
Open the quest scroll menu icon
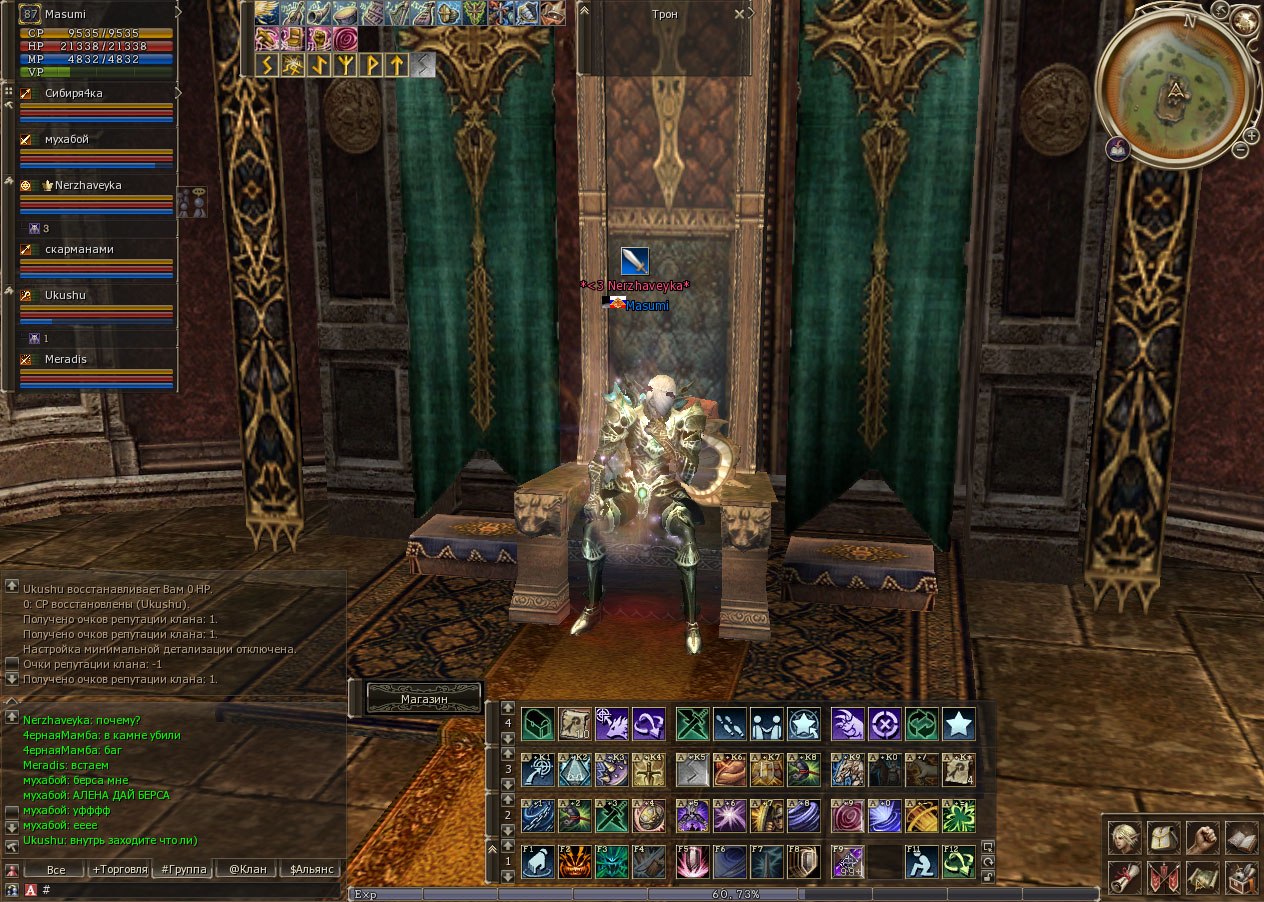(1125, 877)
